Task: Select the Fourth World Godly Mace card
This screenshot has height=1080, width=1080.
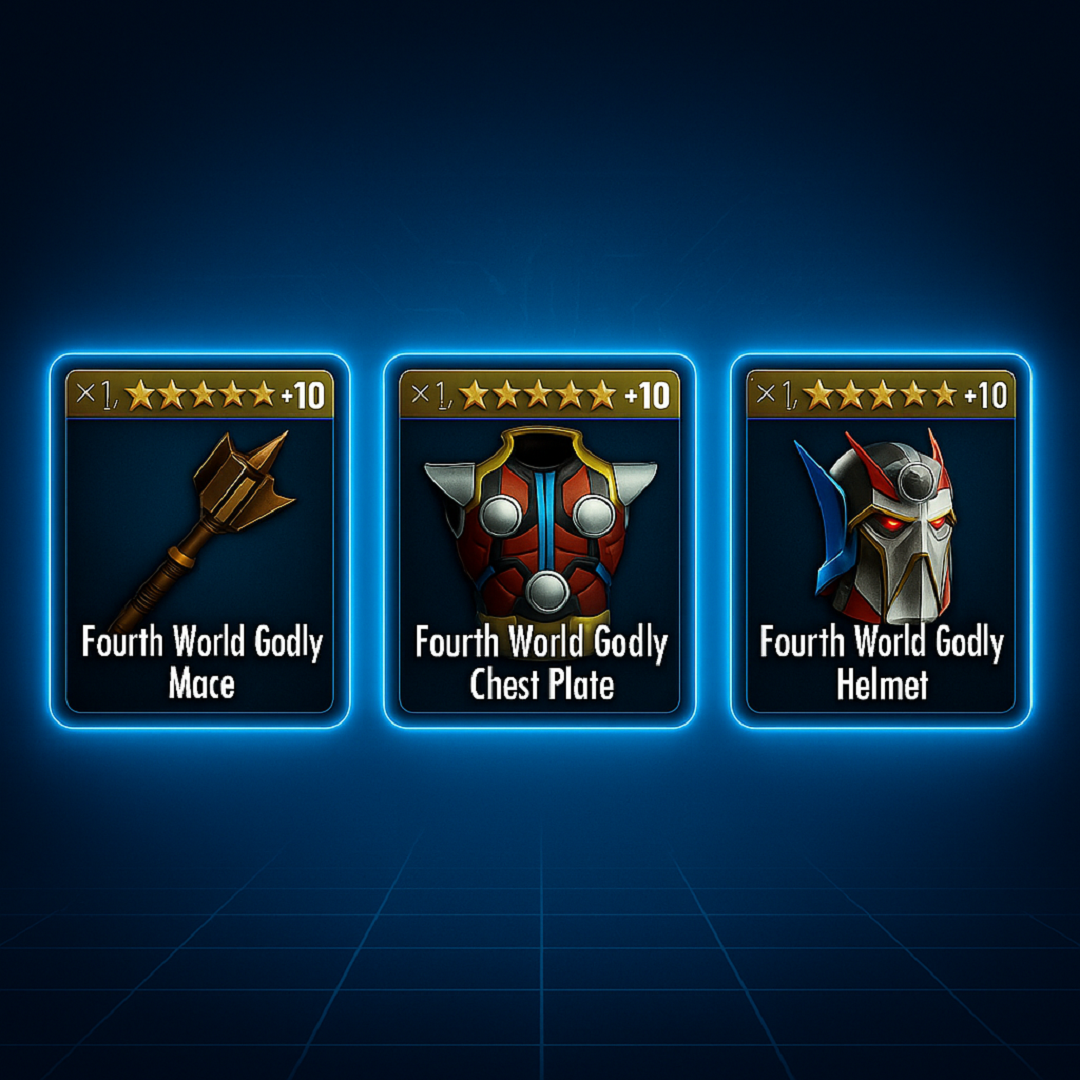Action: (x=200, y=540)
